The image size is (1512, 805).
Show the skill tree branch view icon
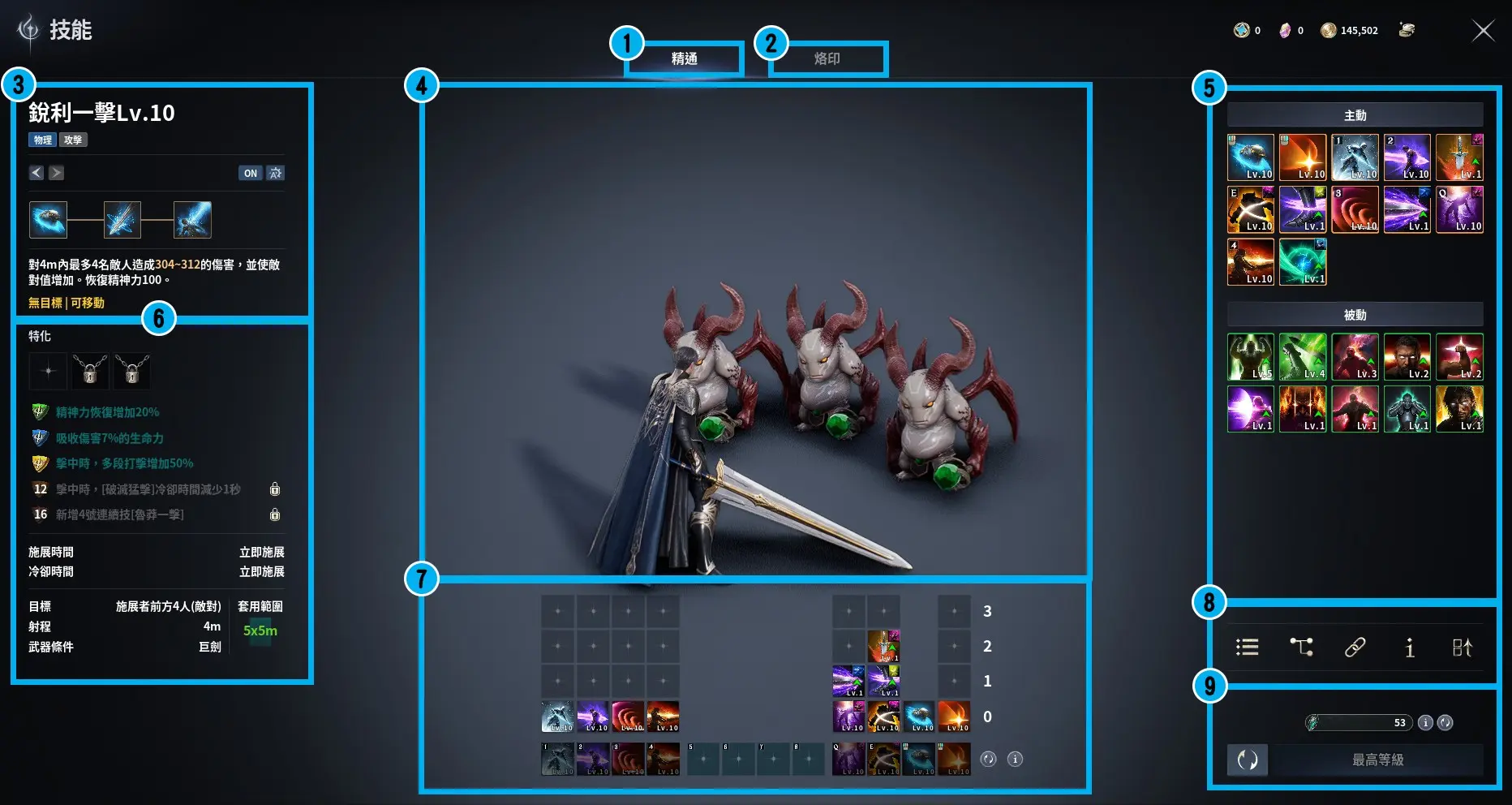point(1301,647)
